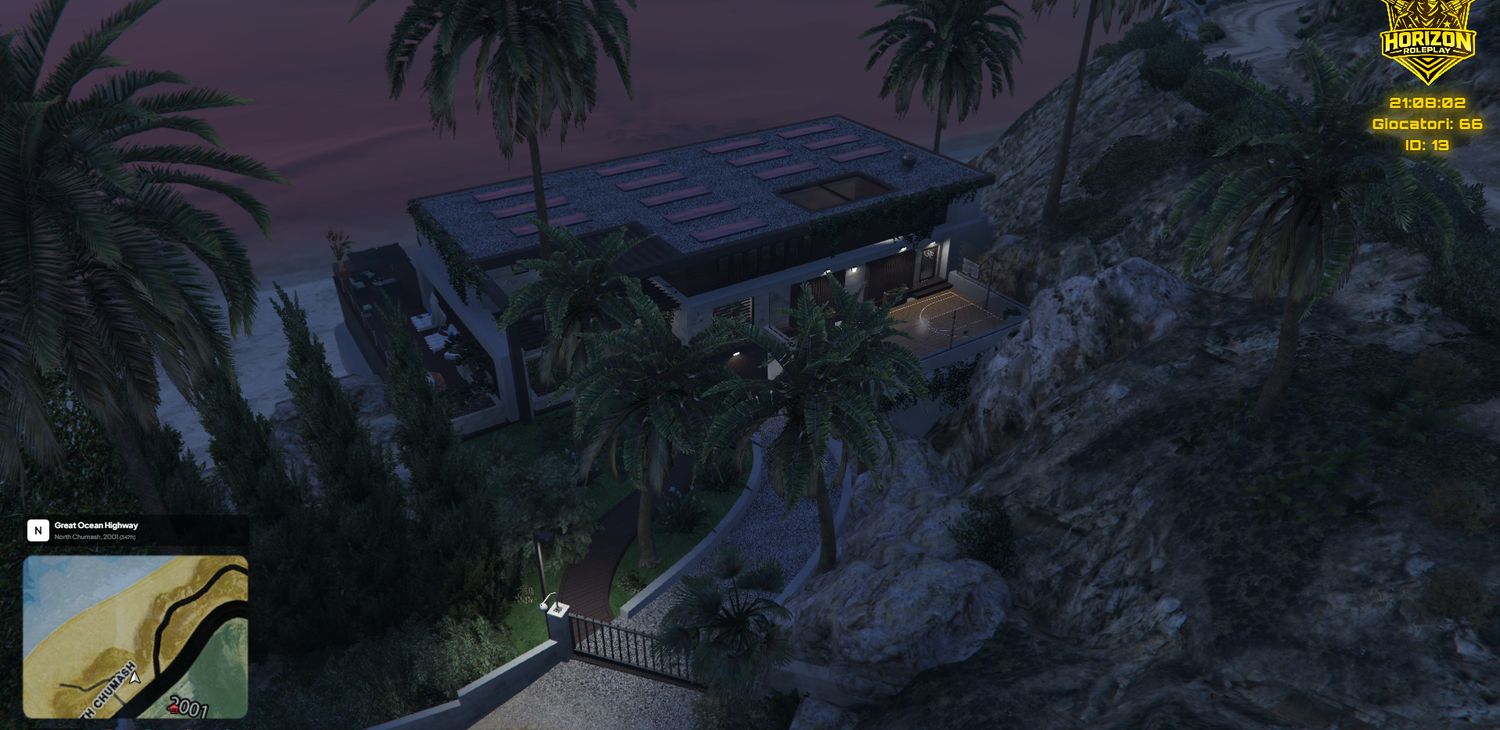The image size is (1500, 730).
Task: Click the glowing yellow clock showing 21:08:02
Action: [x=1428, y=102]
